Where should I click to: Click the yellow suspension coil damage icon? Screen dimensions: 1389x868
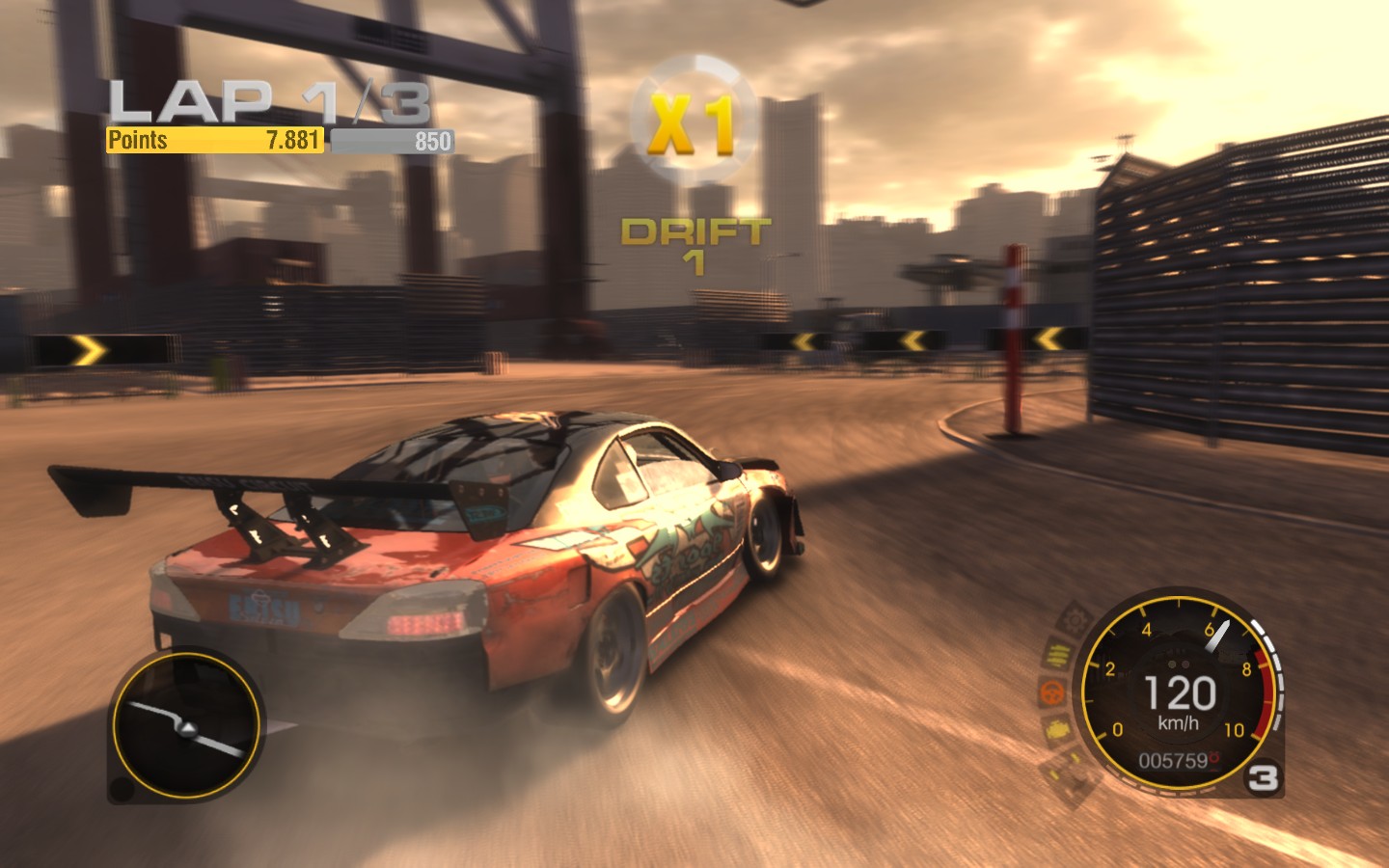click(1057, 655)
